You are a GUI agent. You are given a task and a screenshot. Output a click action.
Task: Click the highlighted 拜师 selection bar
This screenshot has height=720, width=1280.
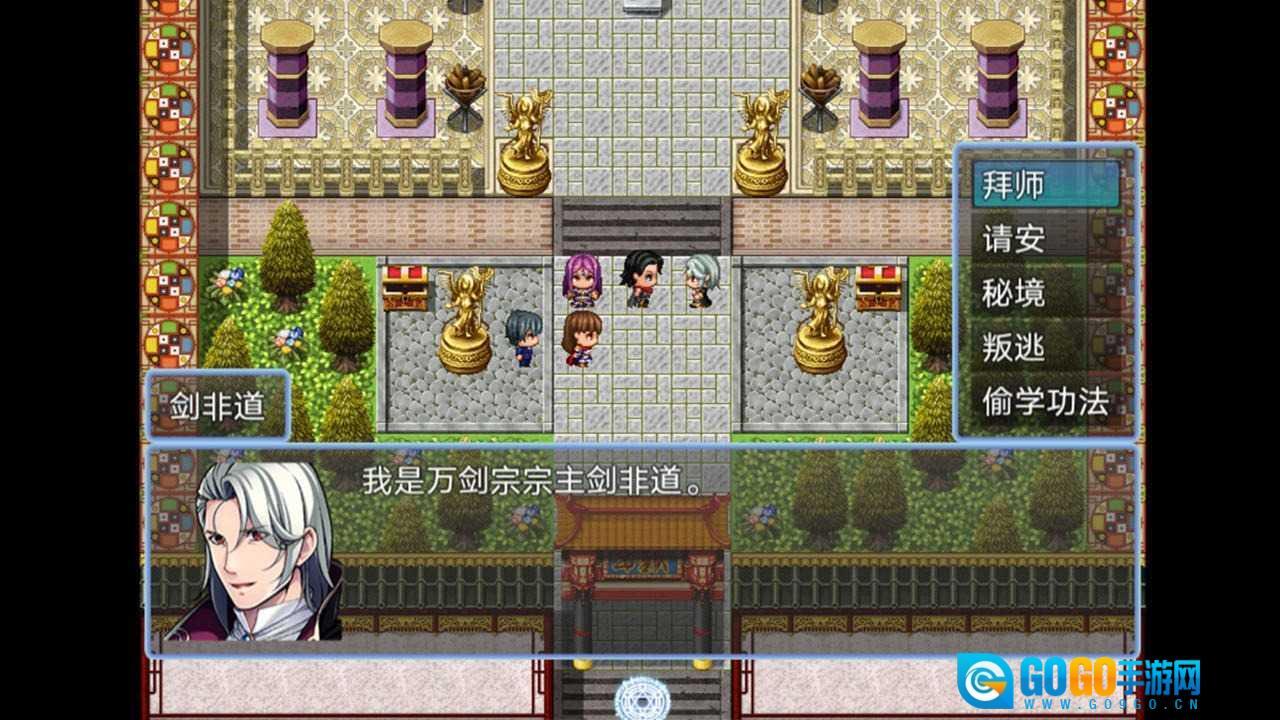1045,186
